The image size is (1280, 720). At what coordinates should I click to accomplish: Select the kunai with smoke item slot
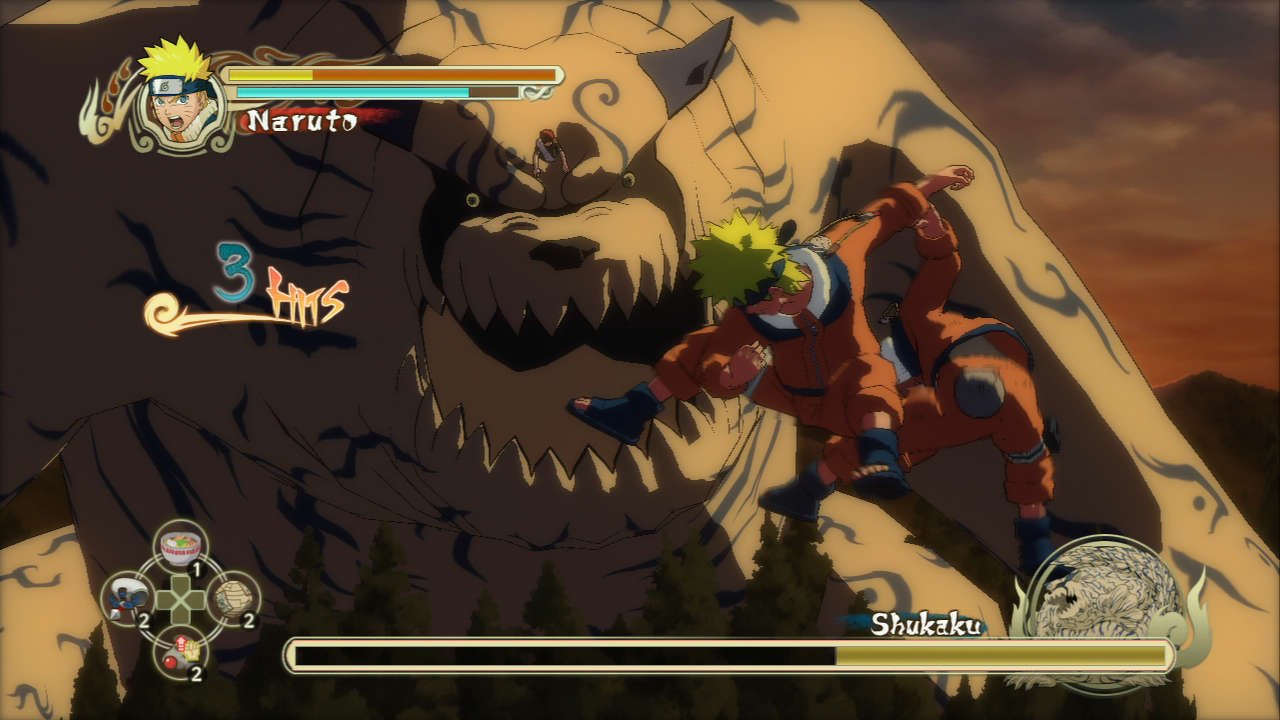point(129,598)
